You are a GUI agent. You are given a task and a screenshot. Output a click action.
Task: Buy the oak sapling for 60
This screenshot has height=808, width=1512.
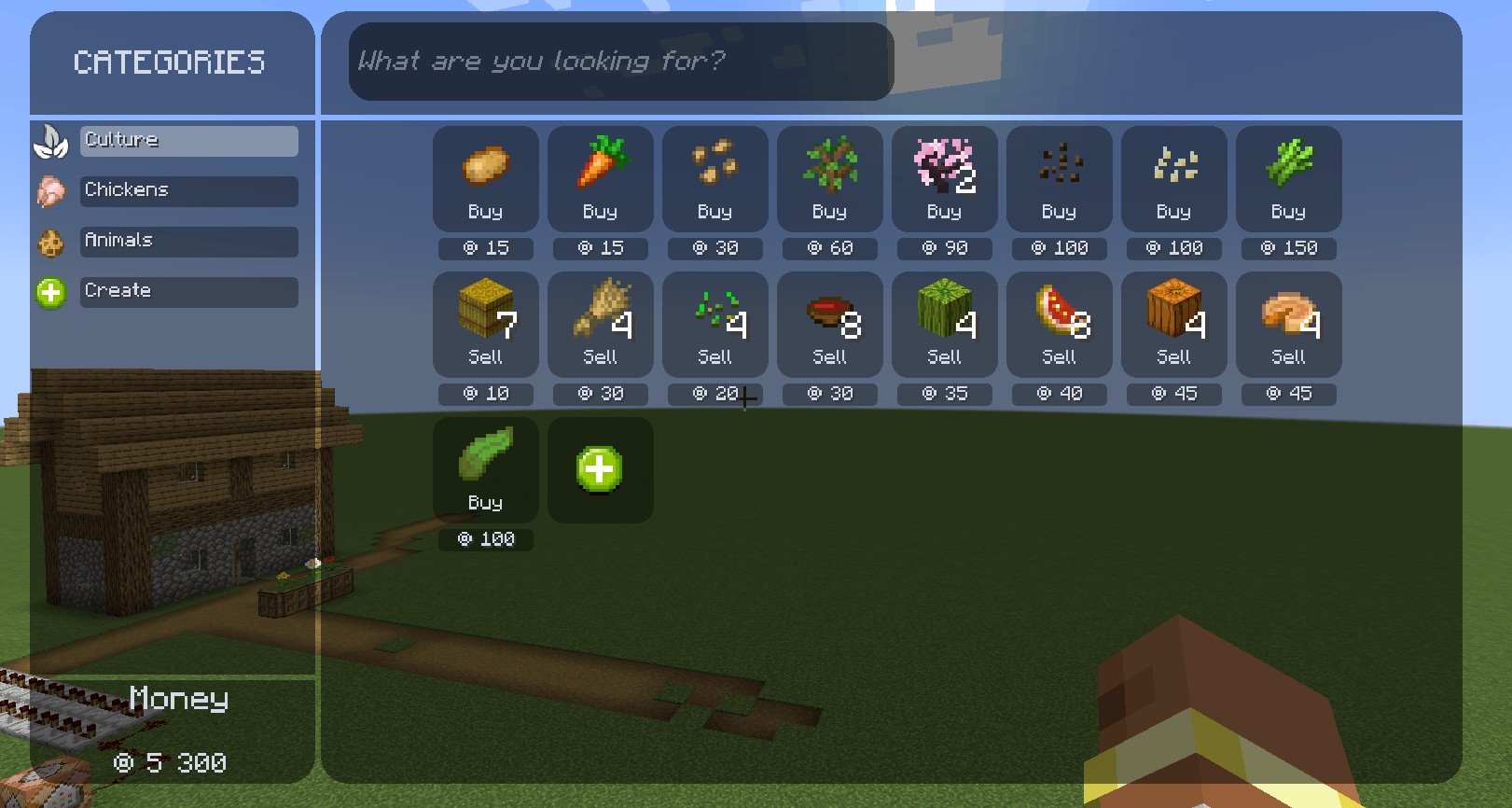[x=829, y=179]
